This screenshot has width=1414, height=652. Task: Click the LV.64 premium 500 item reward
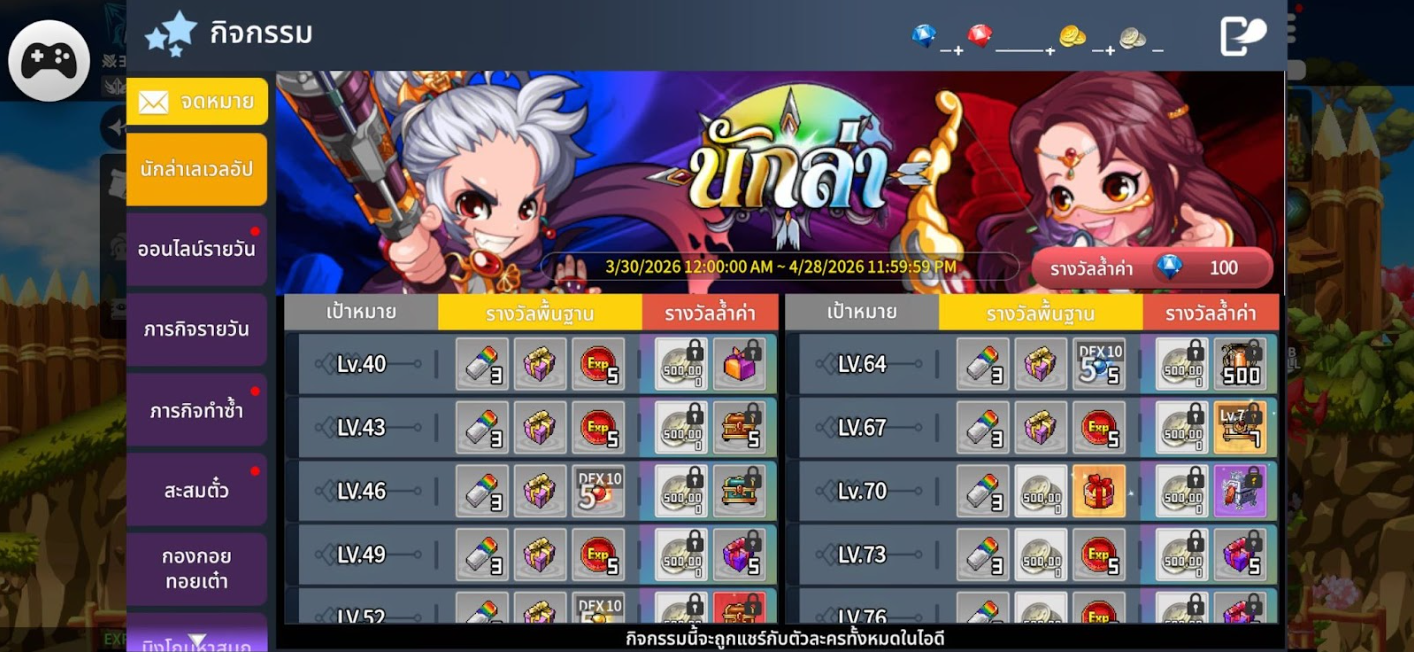click(x=1240, y=364)
